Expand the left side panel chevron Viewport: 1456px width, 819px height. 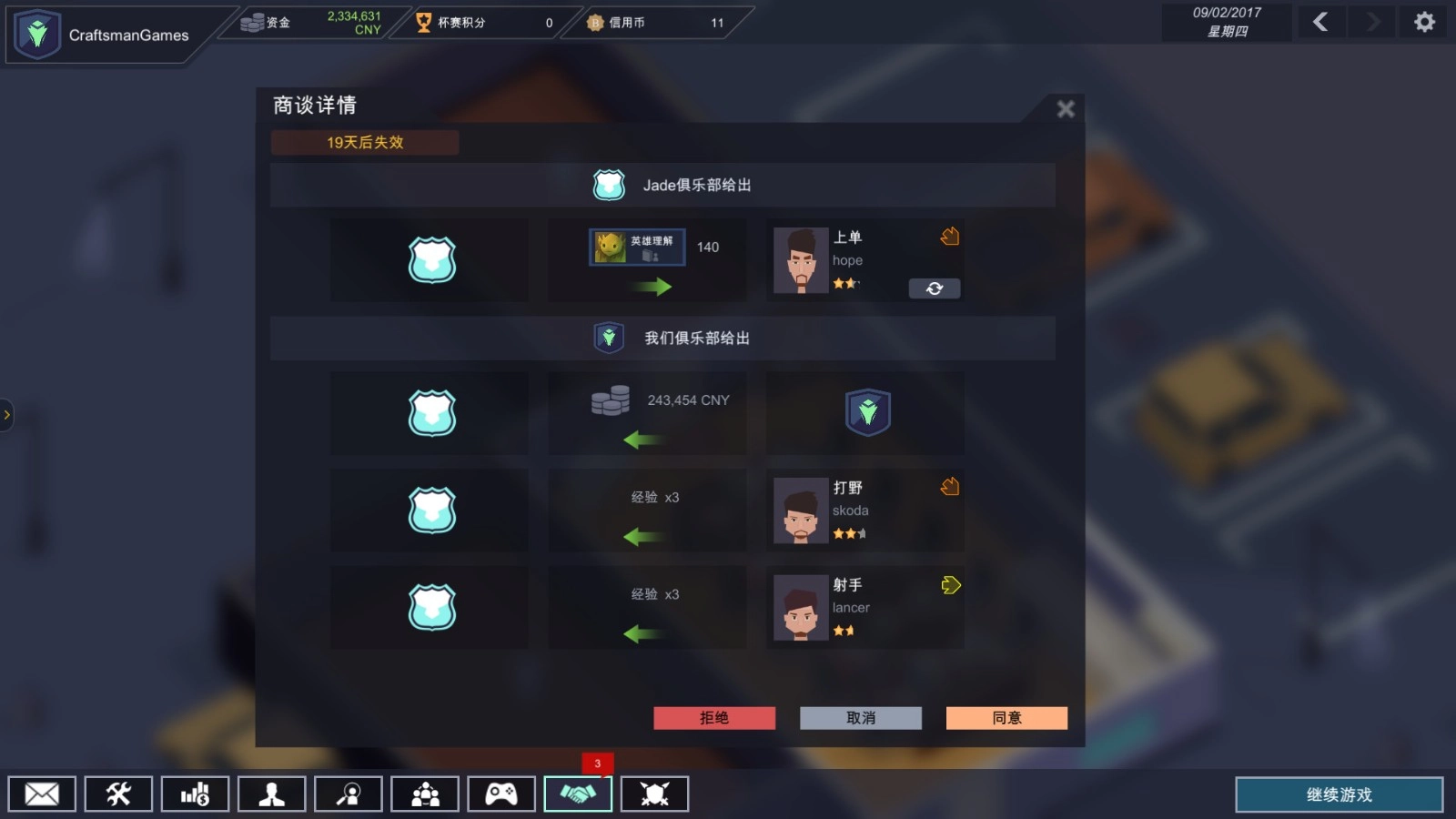[7, 415]
